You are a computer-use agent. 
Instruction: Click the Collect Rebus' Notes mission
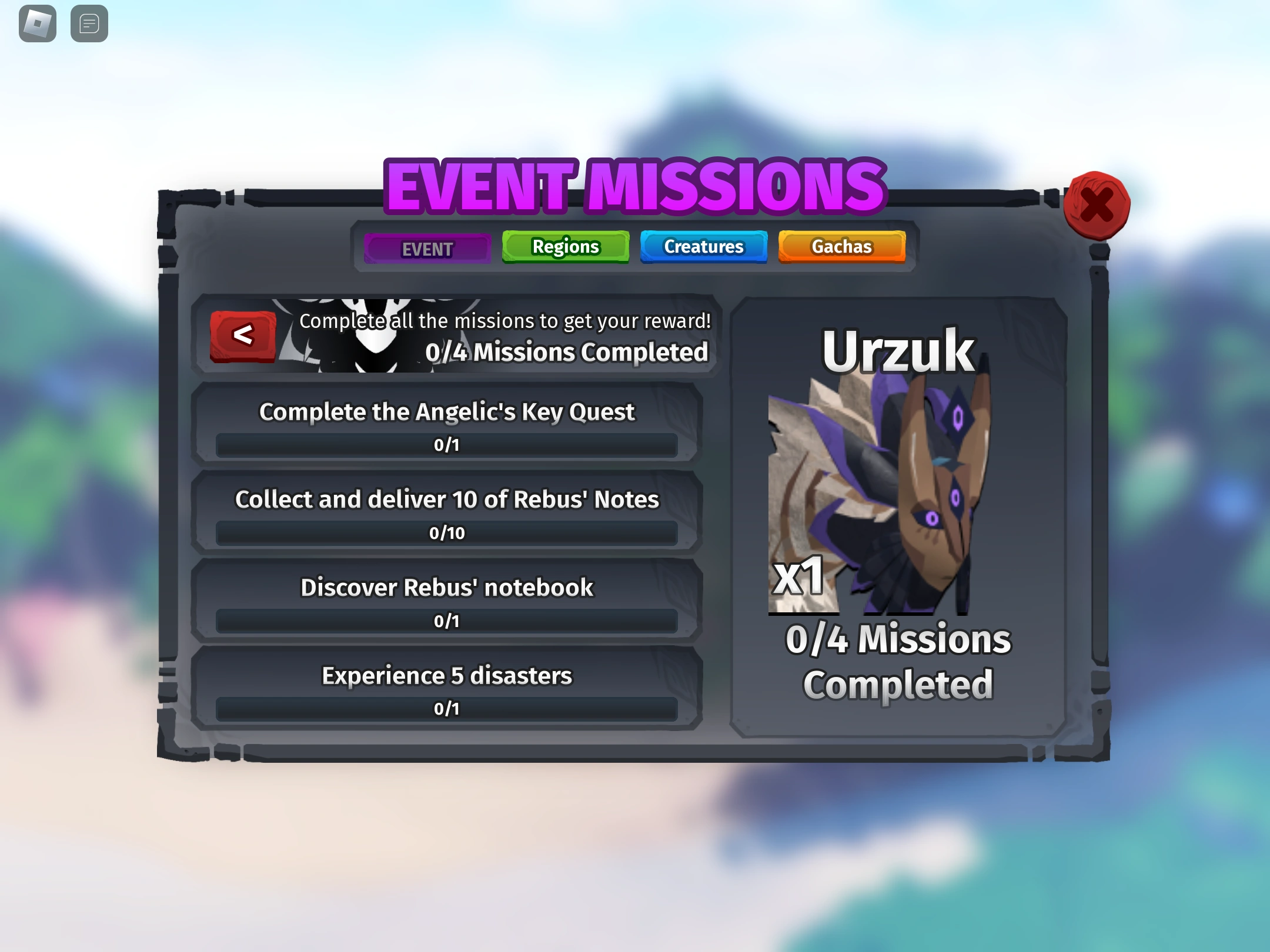coord(447,499)
